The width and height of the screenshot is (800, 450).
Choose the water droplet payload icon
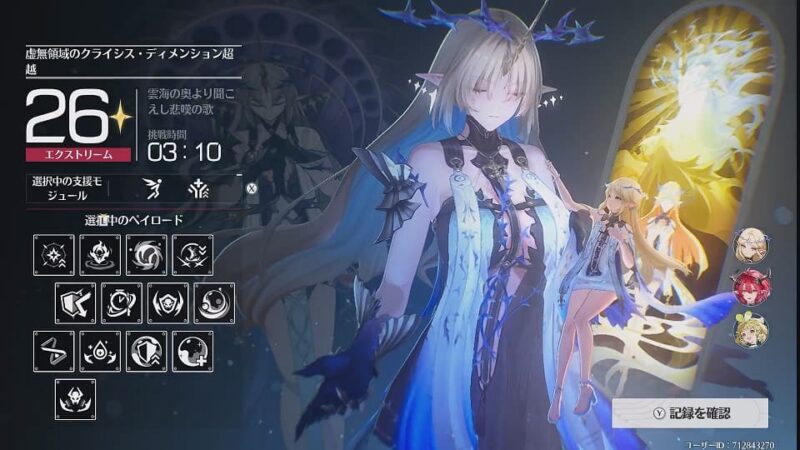pos(100,351)
